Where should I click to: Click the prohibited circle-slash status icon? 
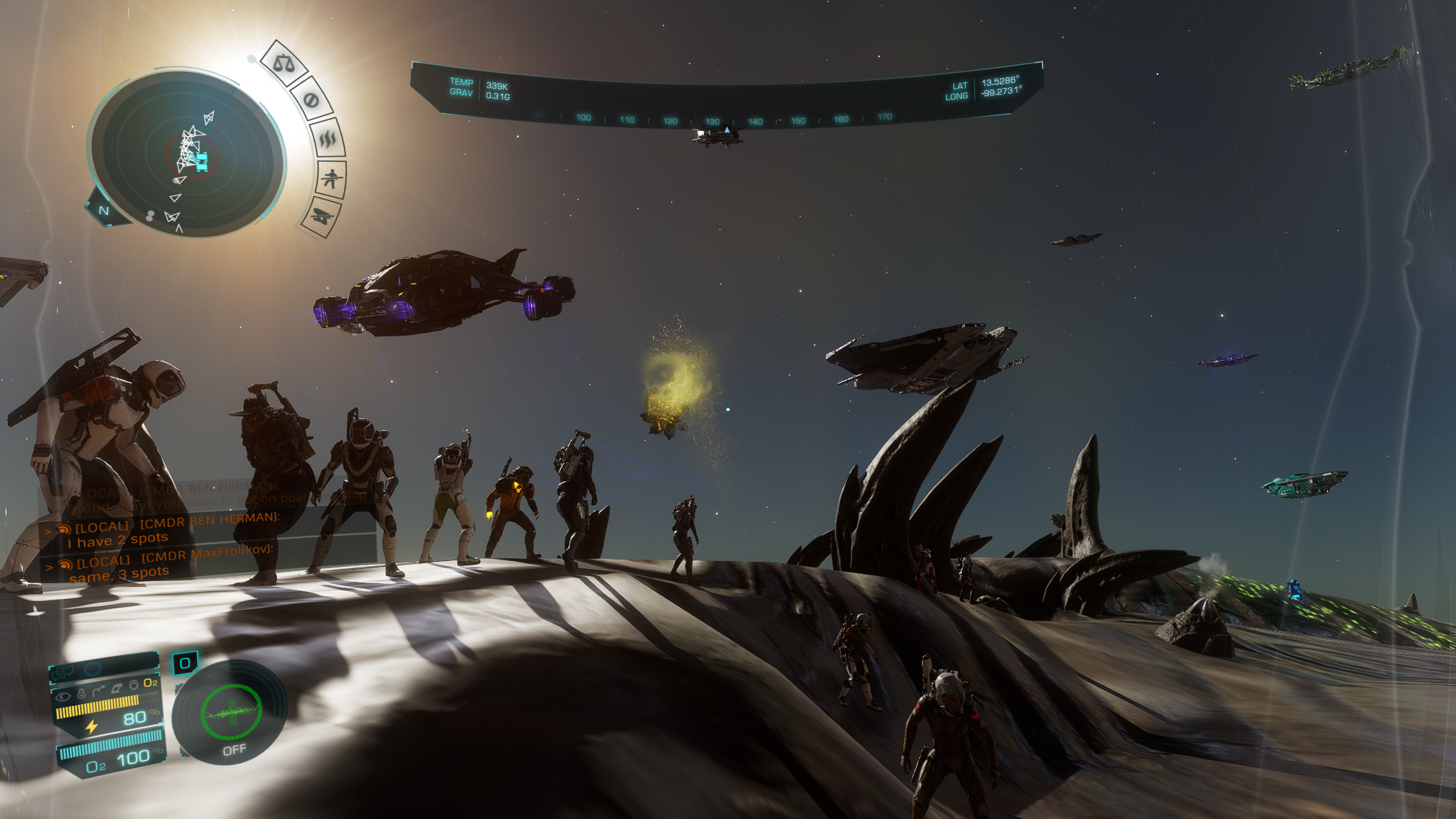click(x=310, y=101)
